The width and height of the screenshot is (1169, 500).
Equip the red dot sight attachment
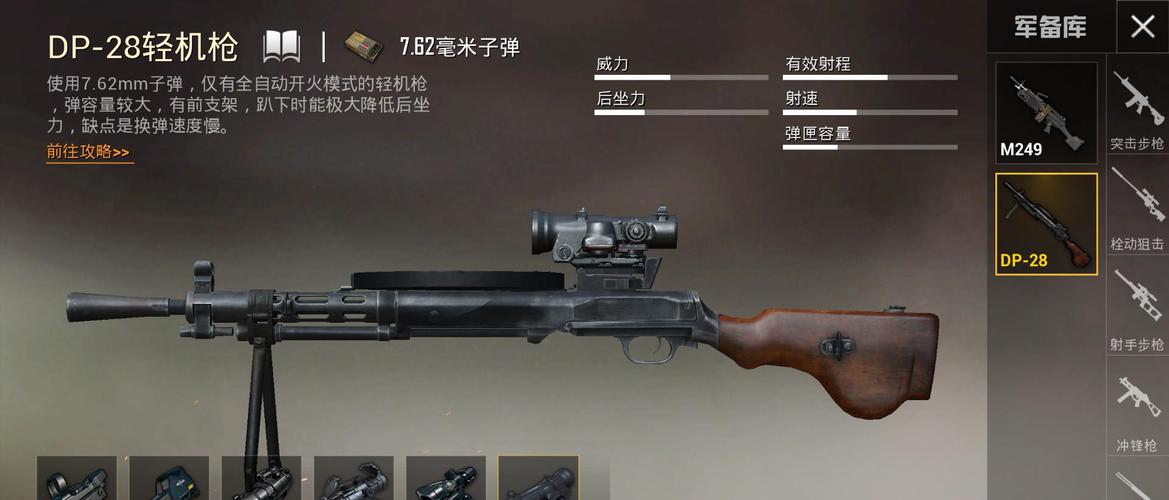click(x=77, y=479)
